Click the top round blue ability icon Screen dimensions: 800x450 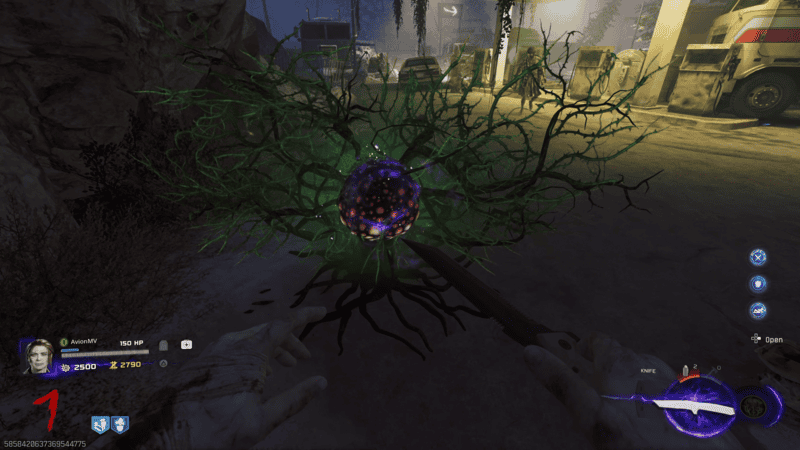tap(758, 257)
